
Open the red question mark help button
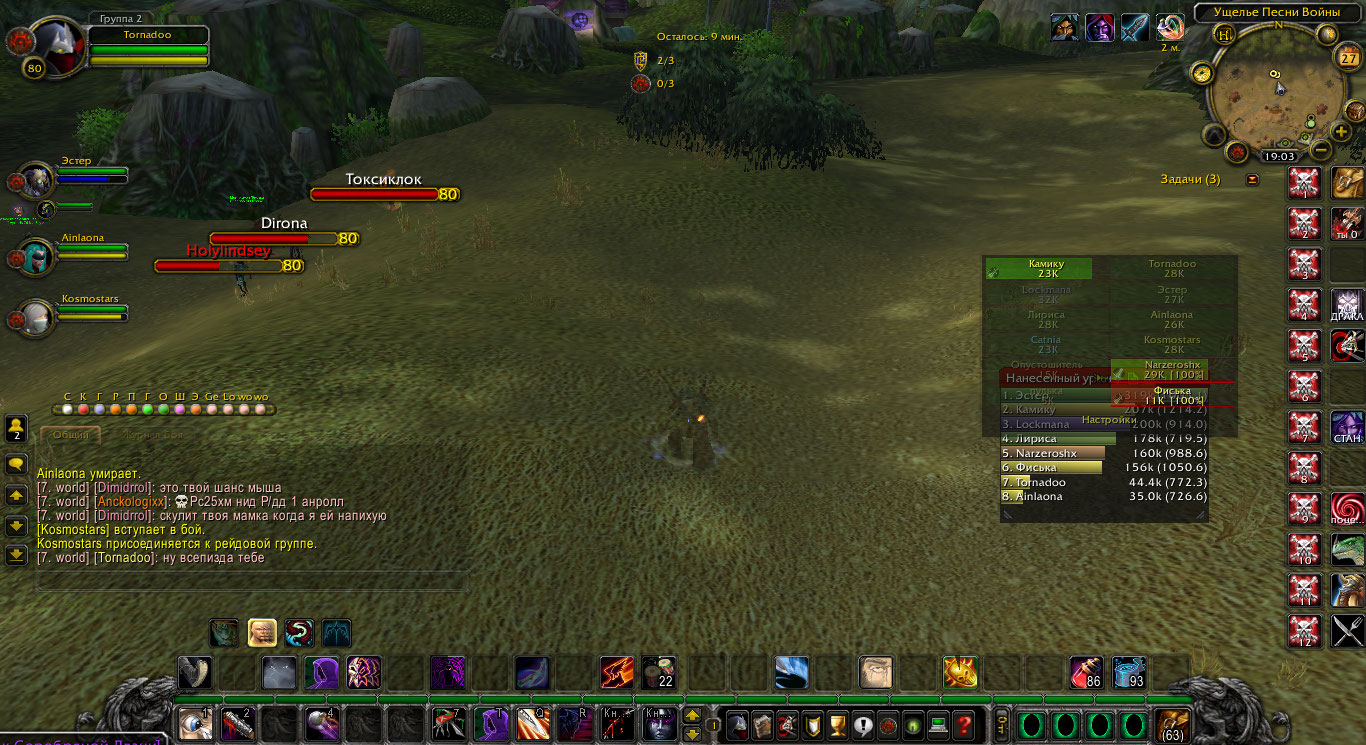click(963, 724)
